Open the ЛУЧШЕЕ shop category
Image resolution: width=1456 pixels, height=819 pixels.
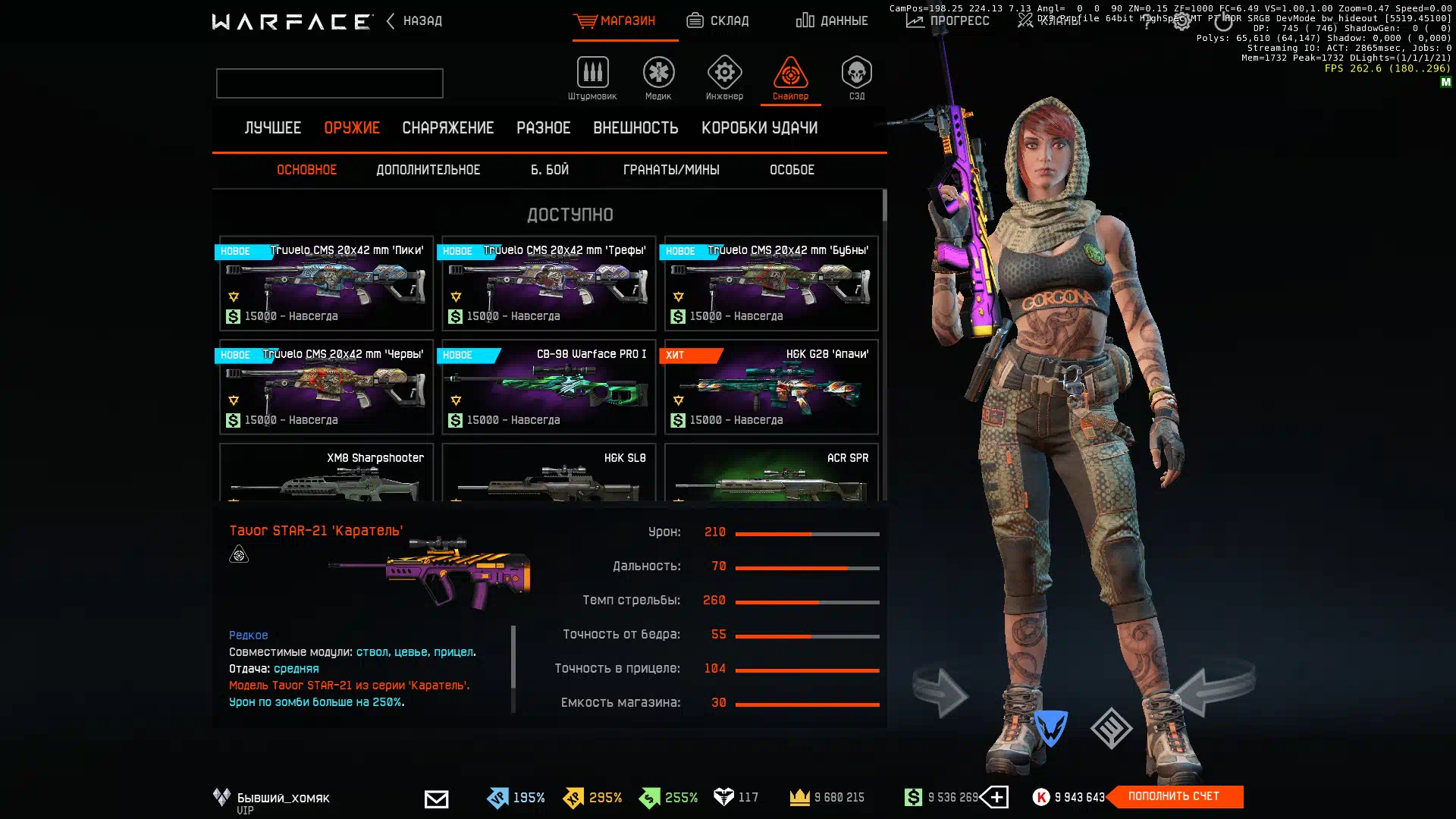273,128
